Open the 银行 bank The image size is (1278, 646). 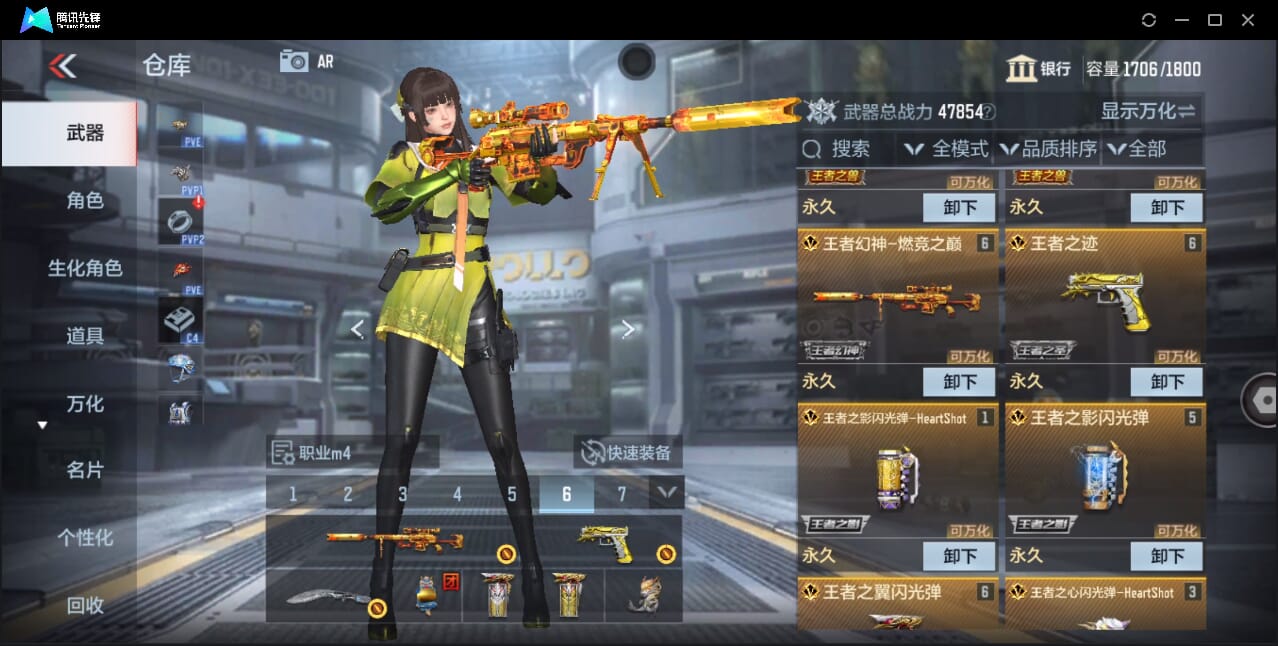[x=1038, y=68]
